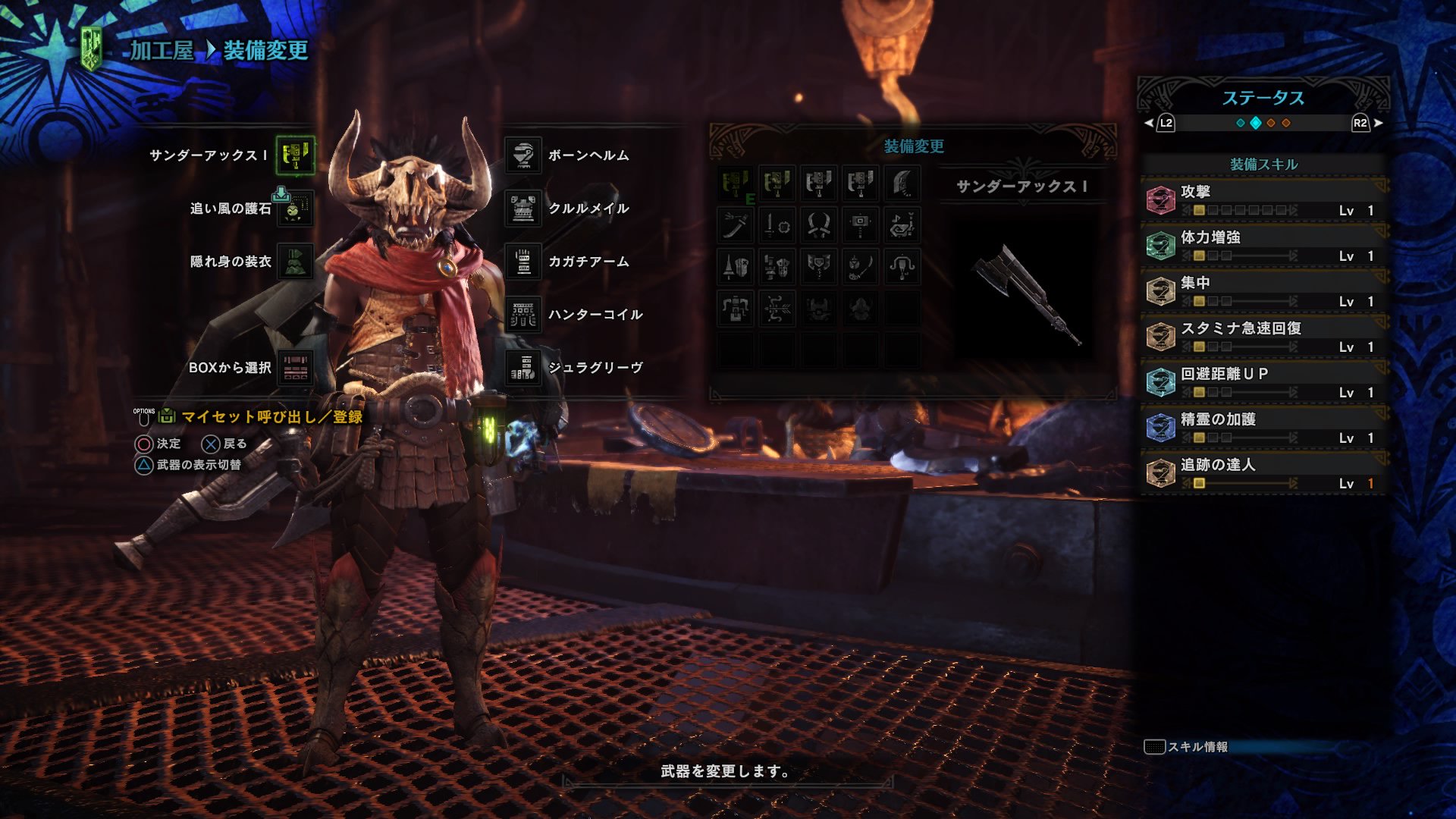Switch to the ステータス panel header
Image resolution: width=1456 pixels, height=819 pixels.
[x=1263, y=96]
